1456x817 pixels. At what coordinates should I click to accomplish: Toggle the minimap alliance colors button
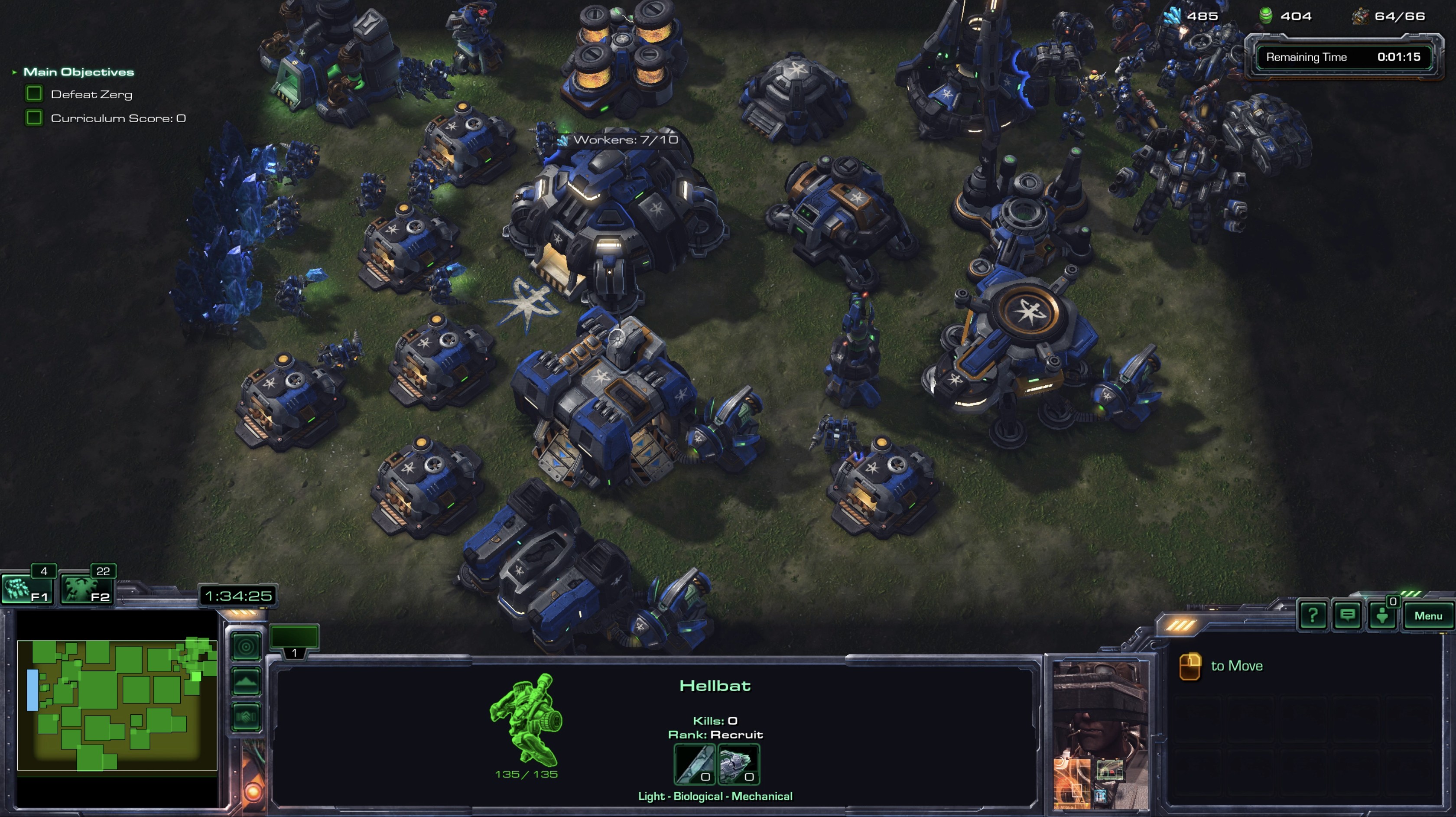click(x=247, y=717)
